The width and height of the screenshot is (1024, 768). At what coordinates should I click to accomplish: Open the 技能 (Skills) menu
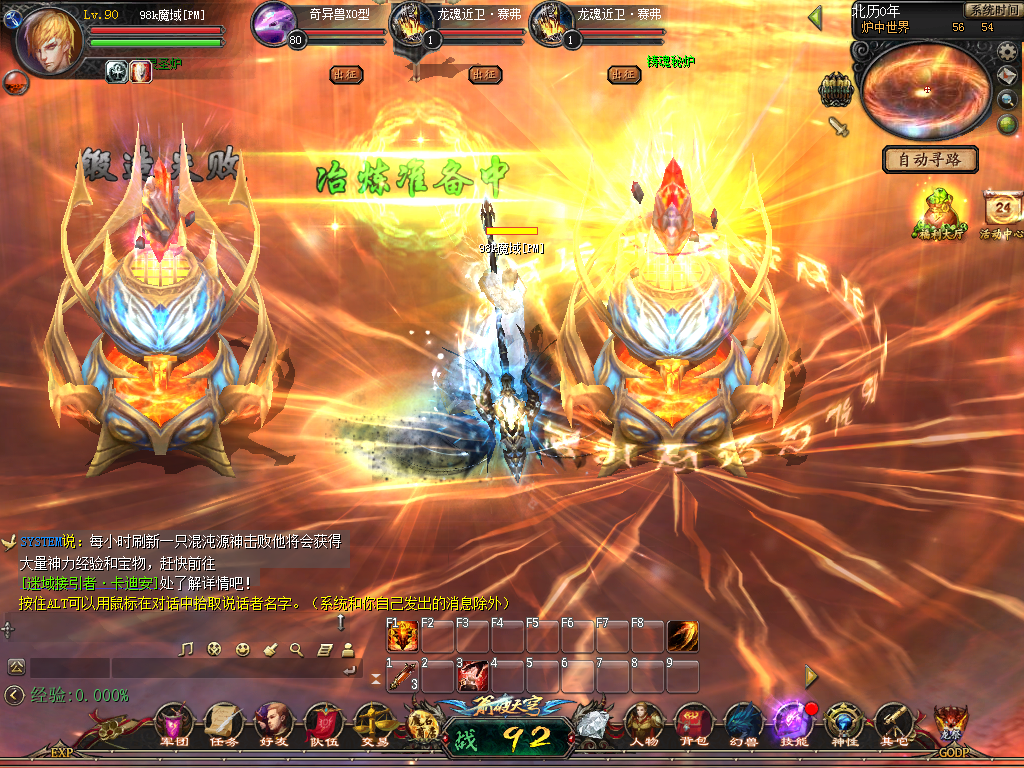click(792, 722)
